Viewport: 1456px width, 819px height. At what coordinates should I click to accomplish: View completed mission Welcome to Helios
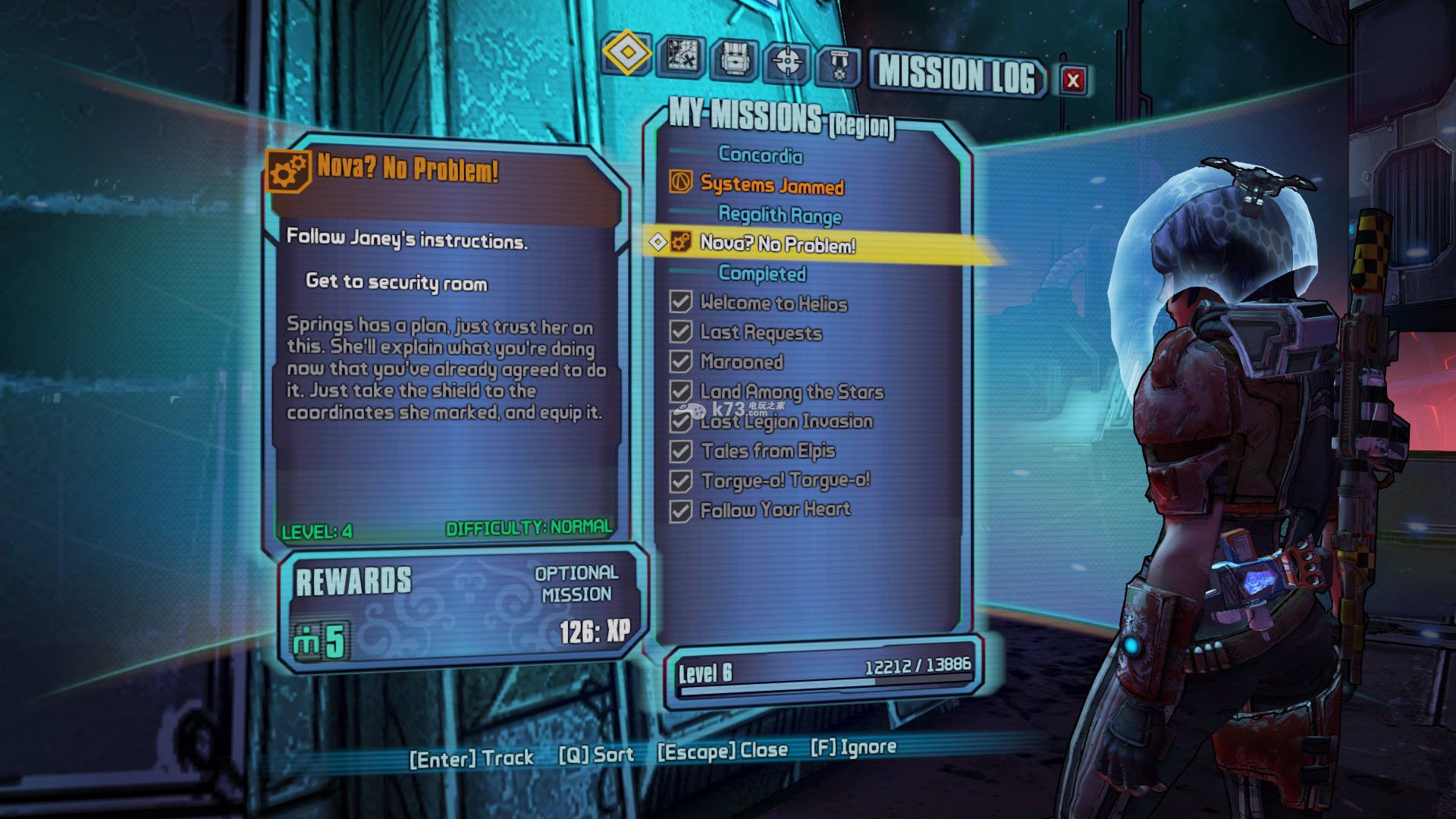coord(773,303)
